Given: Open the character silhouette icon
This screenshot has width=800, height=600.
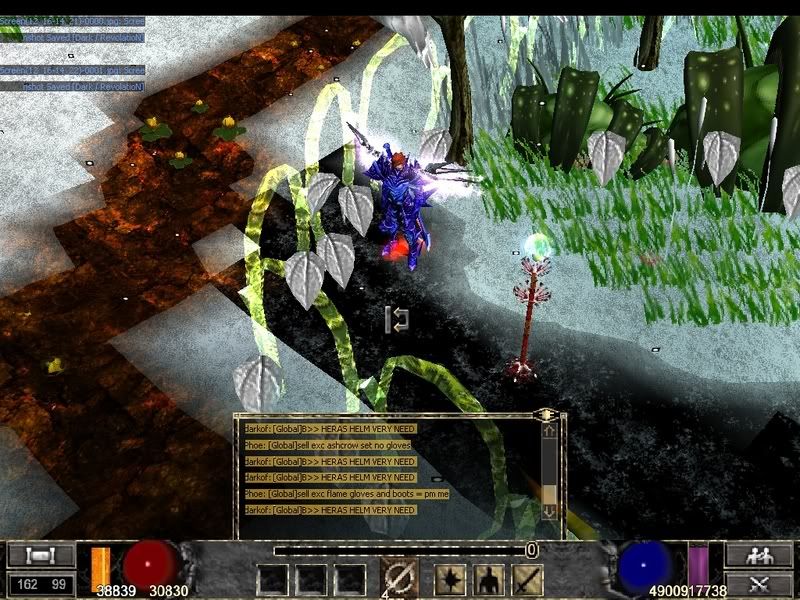Looking at the screenshot, I should tap(489, 579).
